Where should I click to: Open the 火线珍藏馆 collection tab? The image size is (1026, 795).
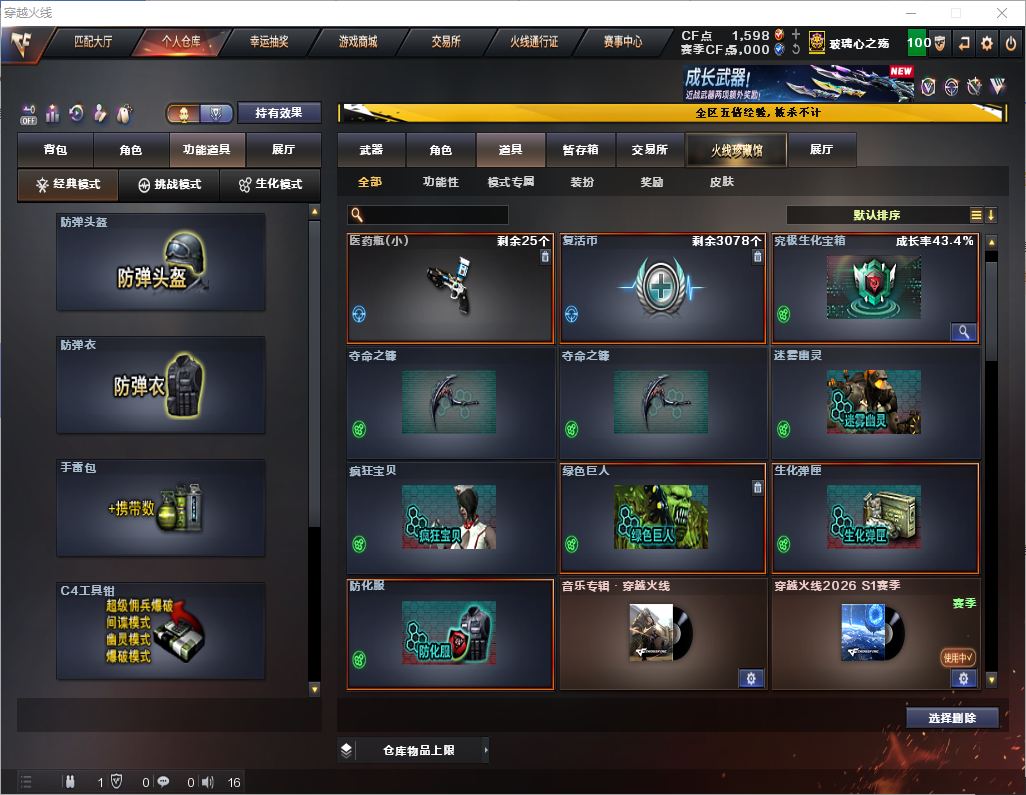tap(735, 150)
